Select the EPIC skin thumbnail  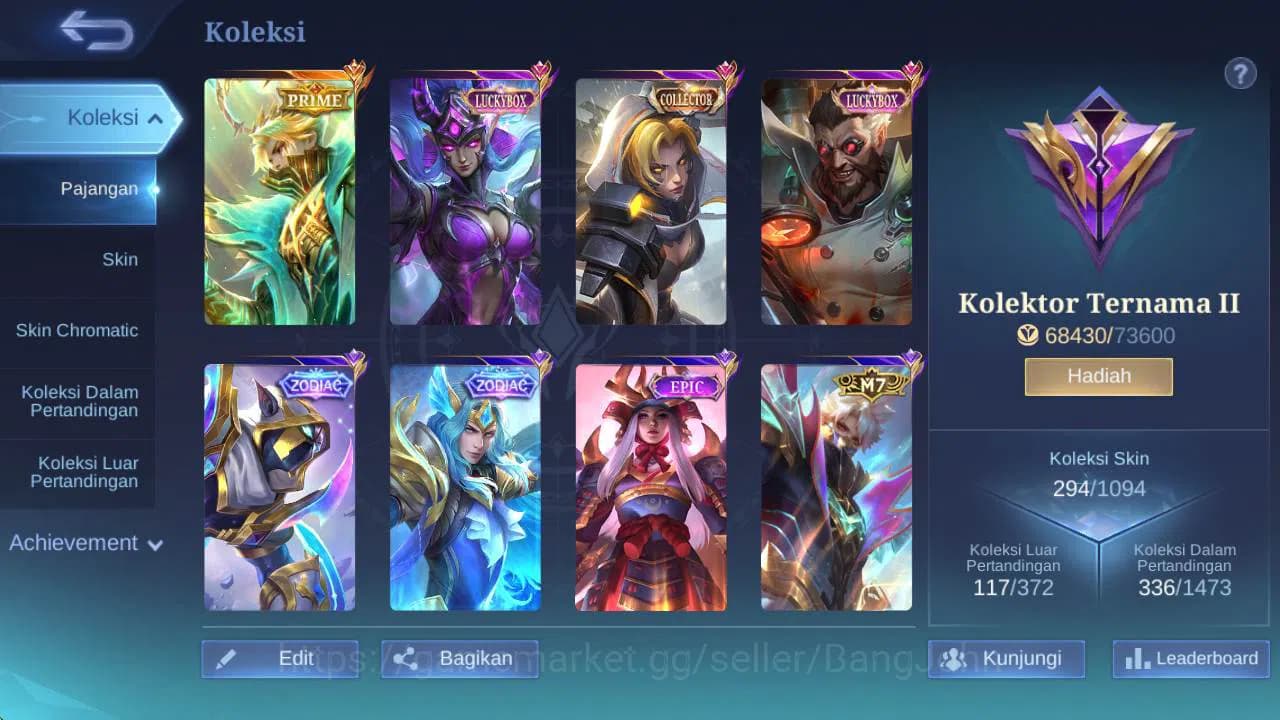(653, 485)
